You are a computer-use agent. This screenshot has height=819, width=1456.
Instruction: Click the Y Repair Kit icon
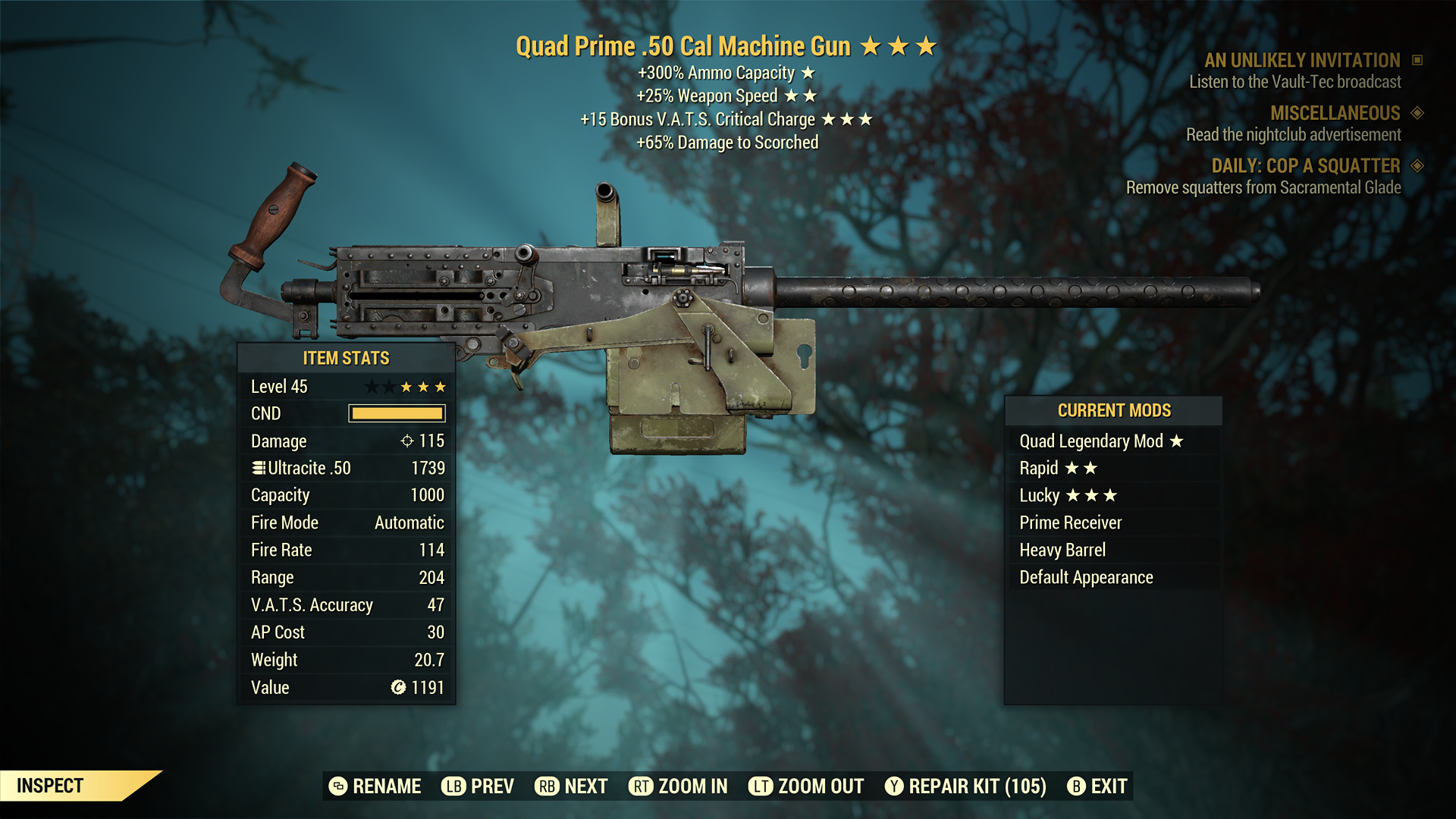[893, 786]
